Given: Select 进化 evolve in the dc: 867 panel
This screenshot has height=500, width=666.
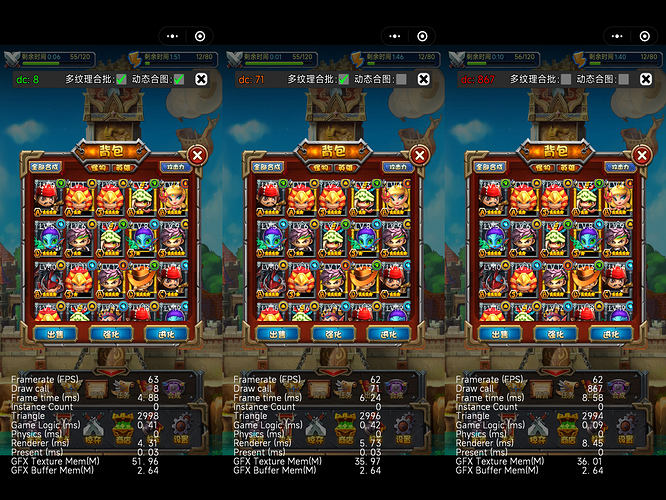Looking at the screenshot, I should pos(604,334).
